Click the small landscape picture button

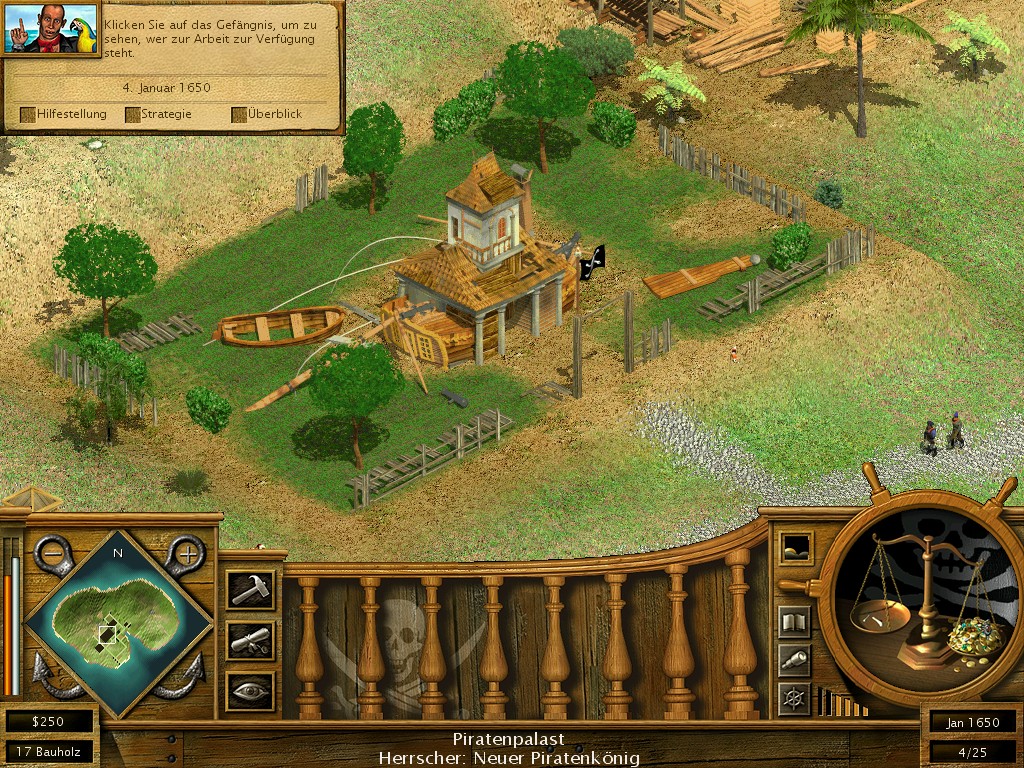(796, 547)
